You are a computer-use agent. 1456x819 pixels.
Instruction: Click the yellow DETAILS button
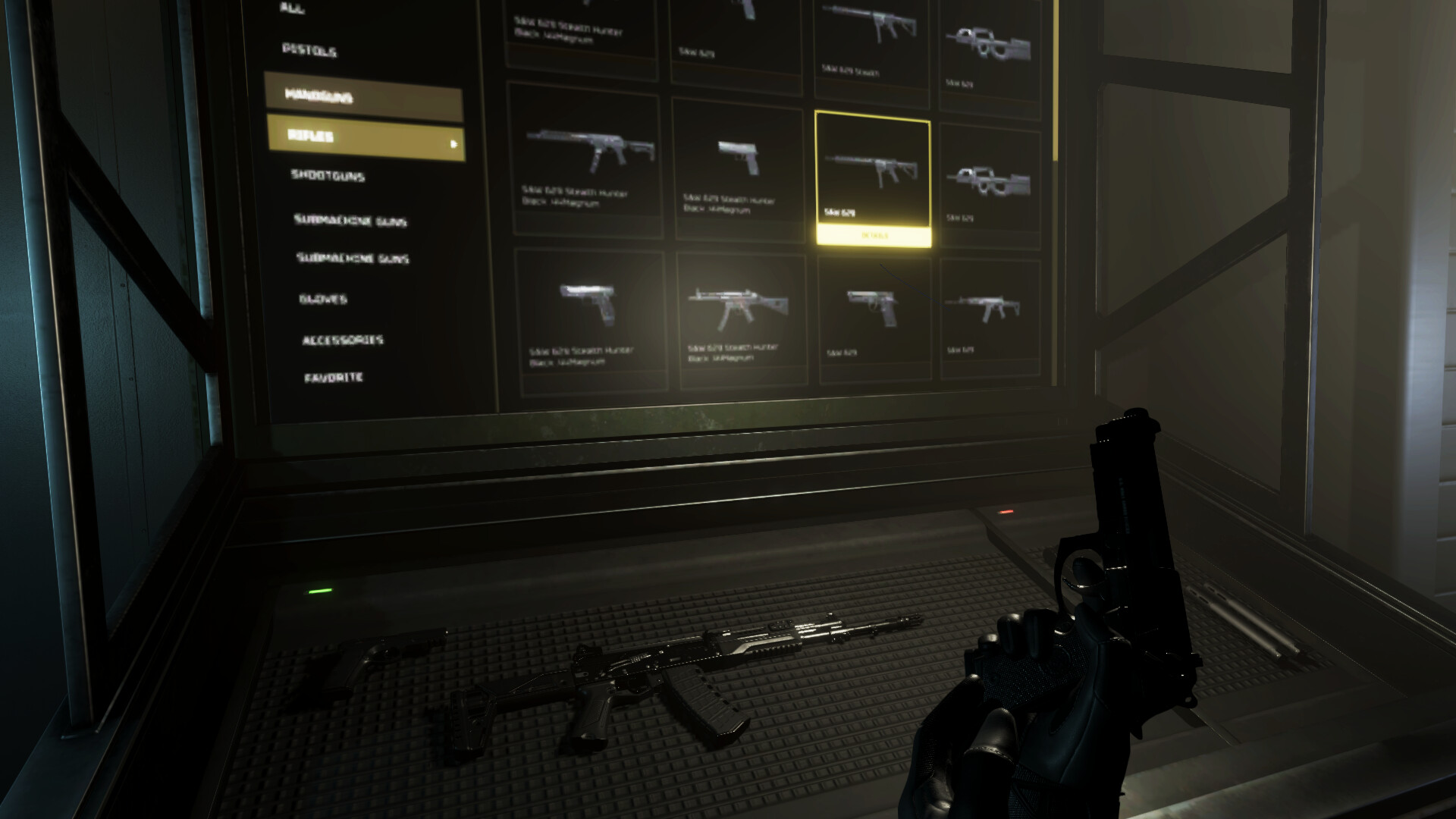[x=872, y=235]
